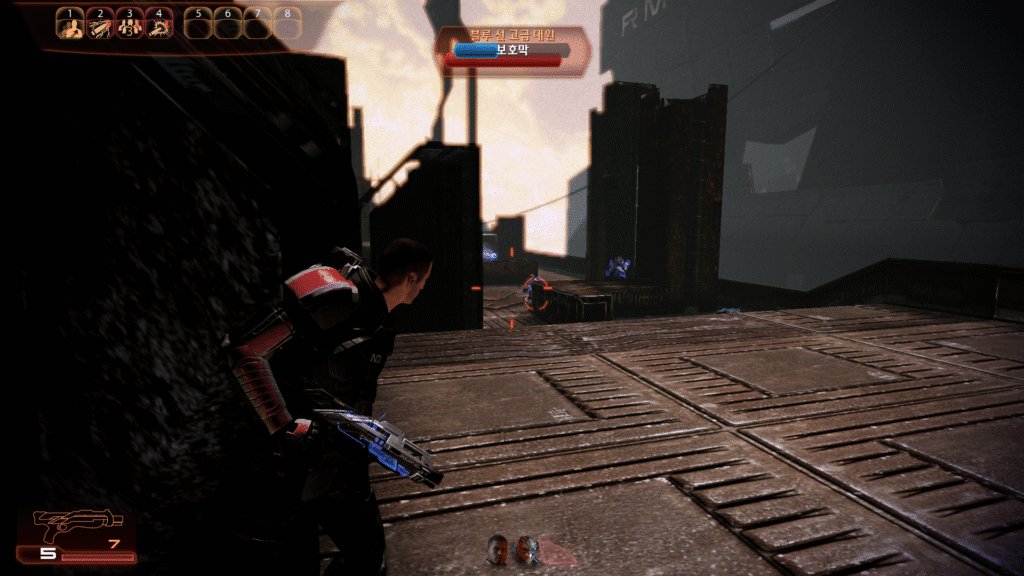
Task: Activate the ability in quick slot 1
Action: pos(70,25)
